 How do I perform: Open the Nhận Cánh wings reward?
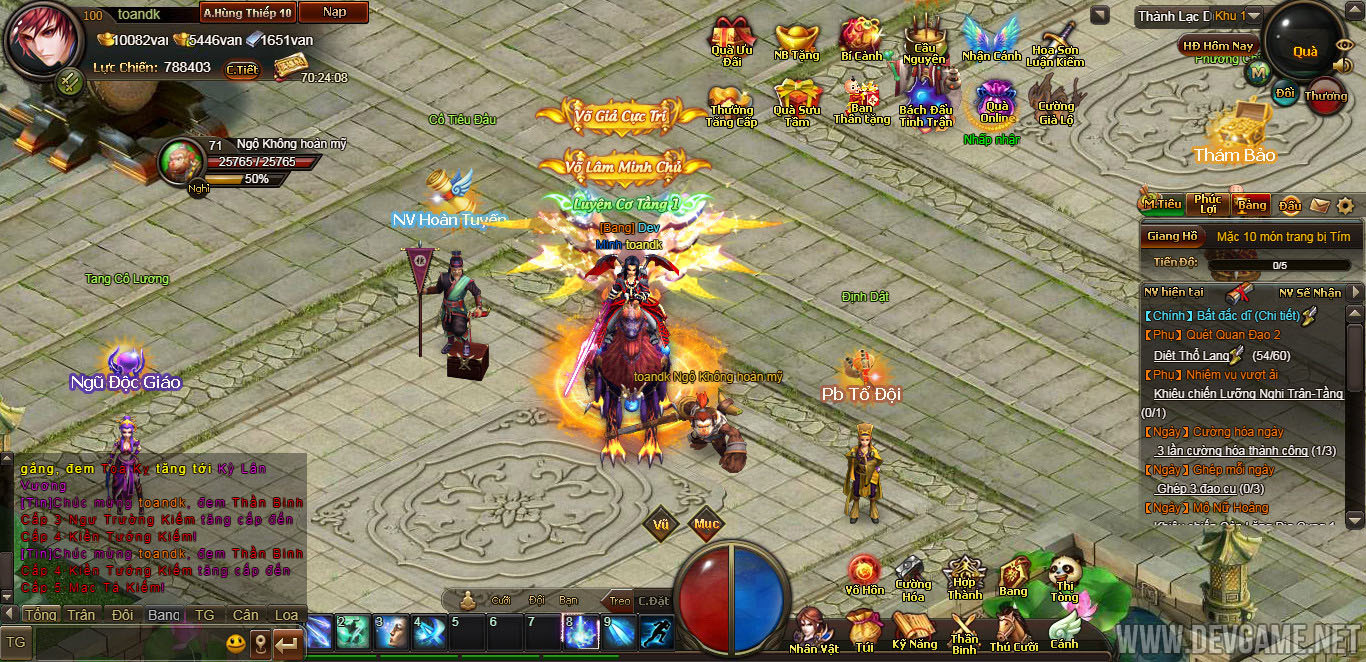tap(991, 40)
